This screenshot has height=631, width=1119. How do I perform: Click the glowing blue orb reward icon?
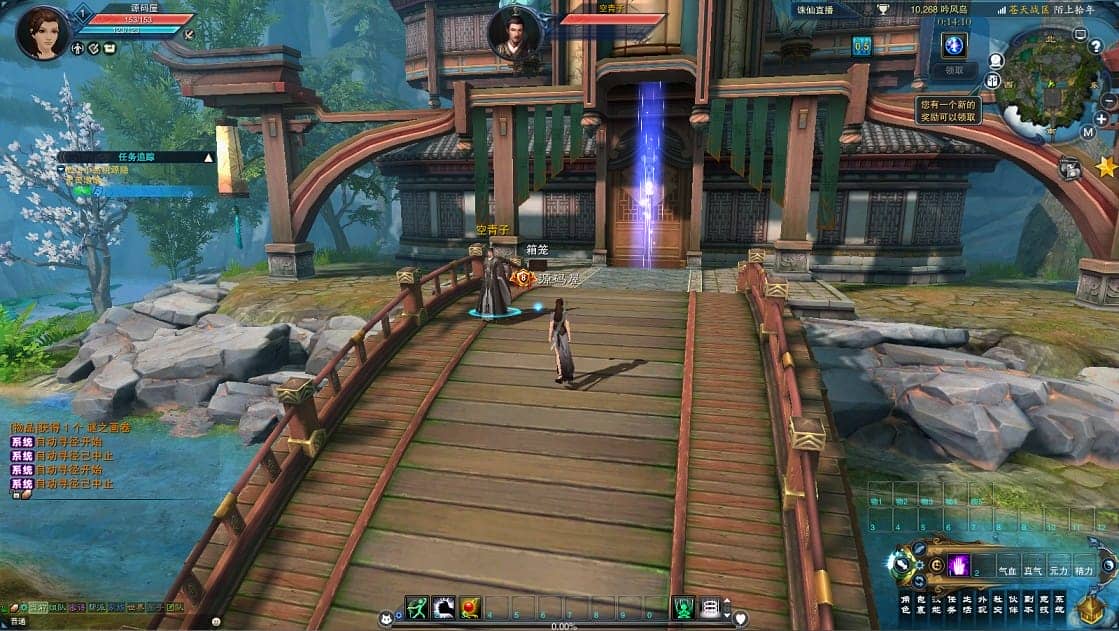(x=953, y=45)
